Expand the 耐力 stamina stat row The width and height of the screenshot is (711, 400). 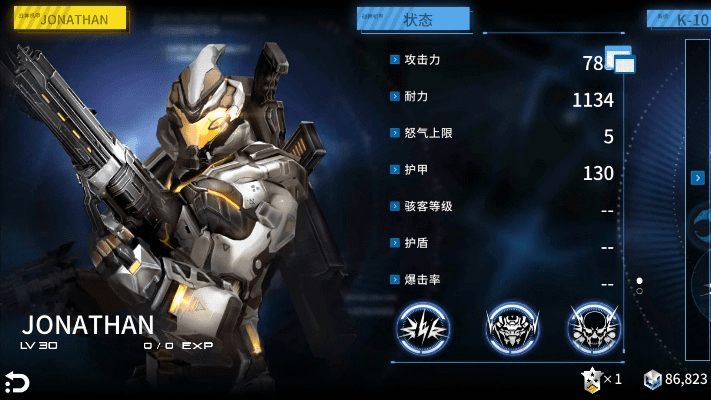click(x=395, y=97)
